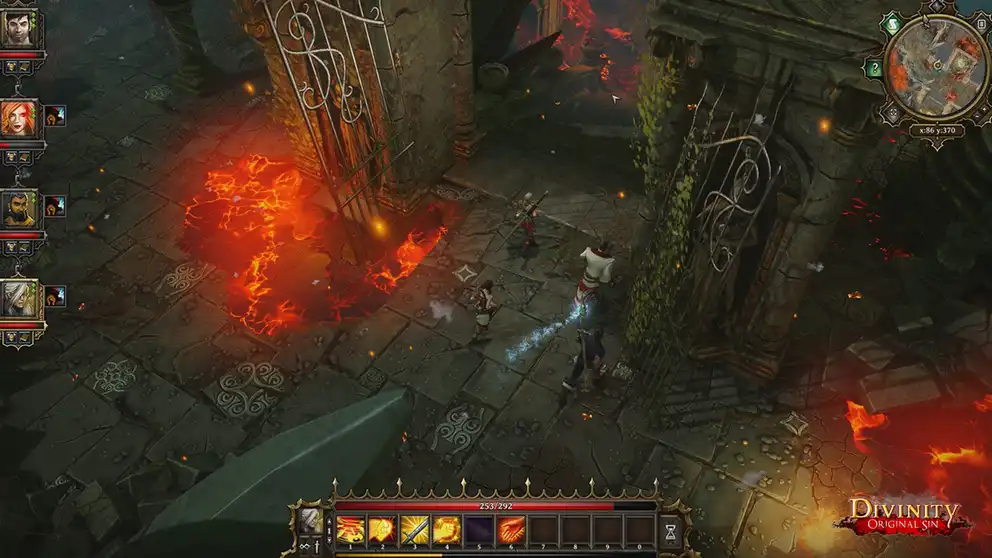
Task: Activate the fiery hand skill in slot 6
Action: click(x=511, y=529)
